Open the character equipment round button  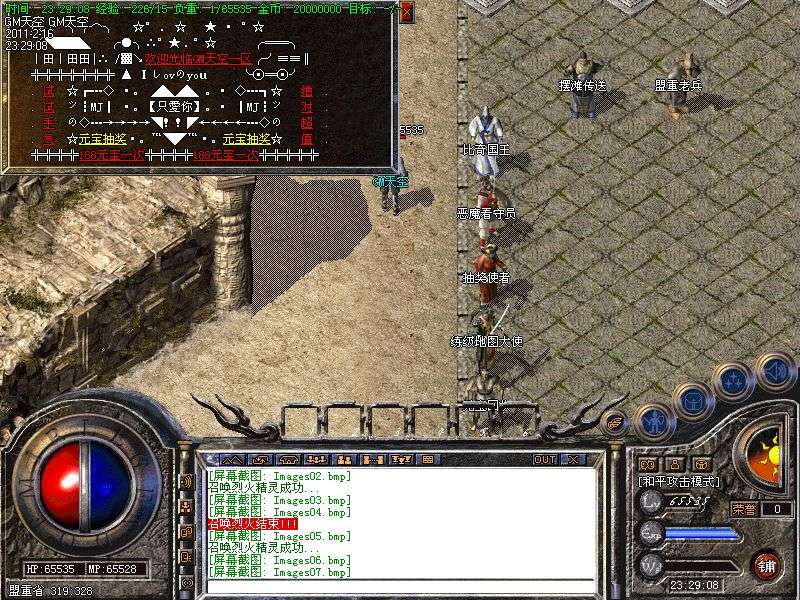(654, 421)
